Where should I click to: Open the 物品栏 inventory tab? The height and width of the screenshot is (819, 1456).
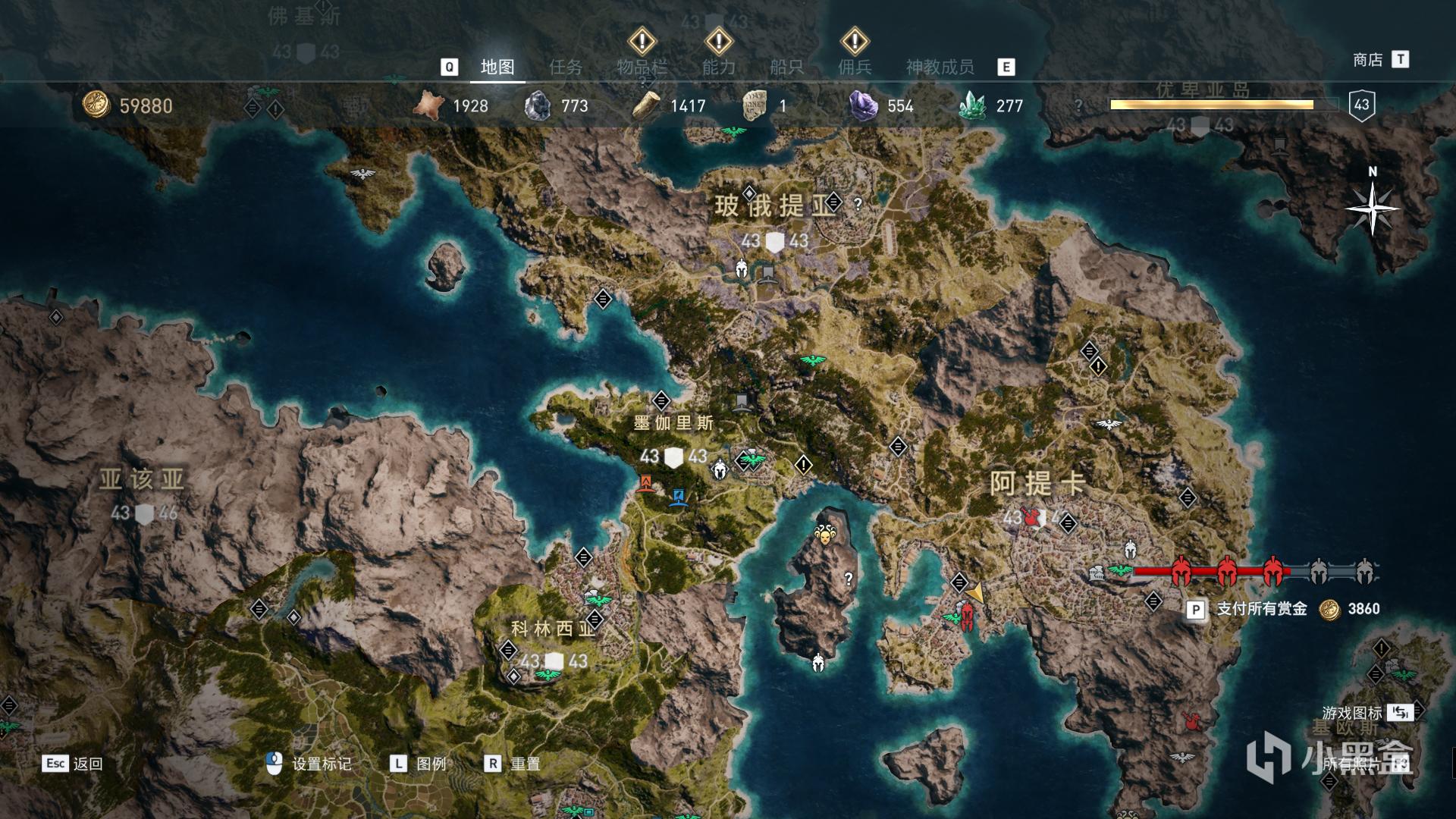[642, 67]
